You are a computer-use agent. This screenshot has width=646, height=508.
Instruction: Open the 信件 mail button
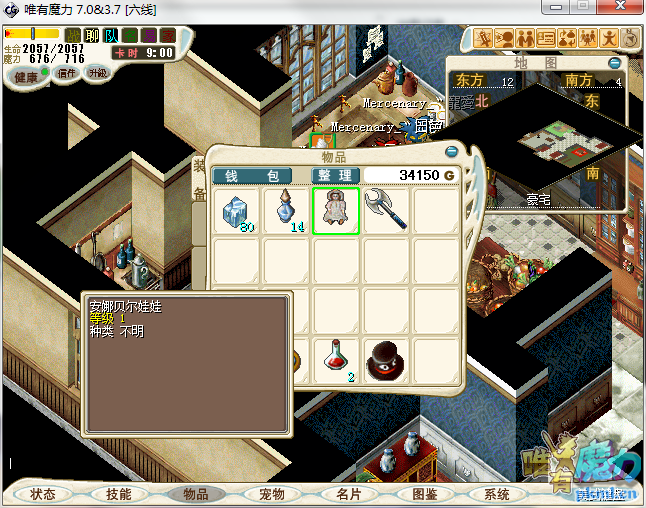pyautogui.click(x=67, y=73)
